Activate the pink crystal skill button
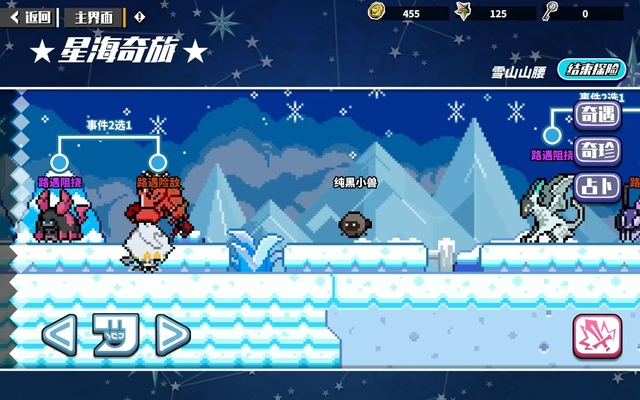 (597, 336)
